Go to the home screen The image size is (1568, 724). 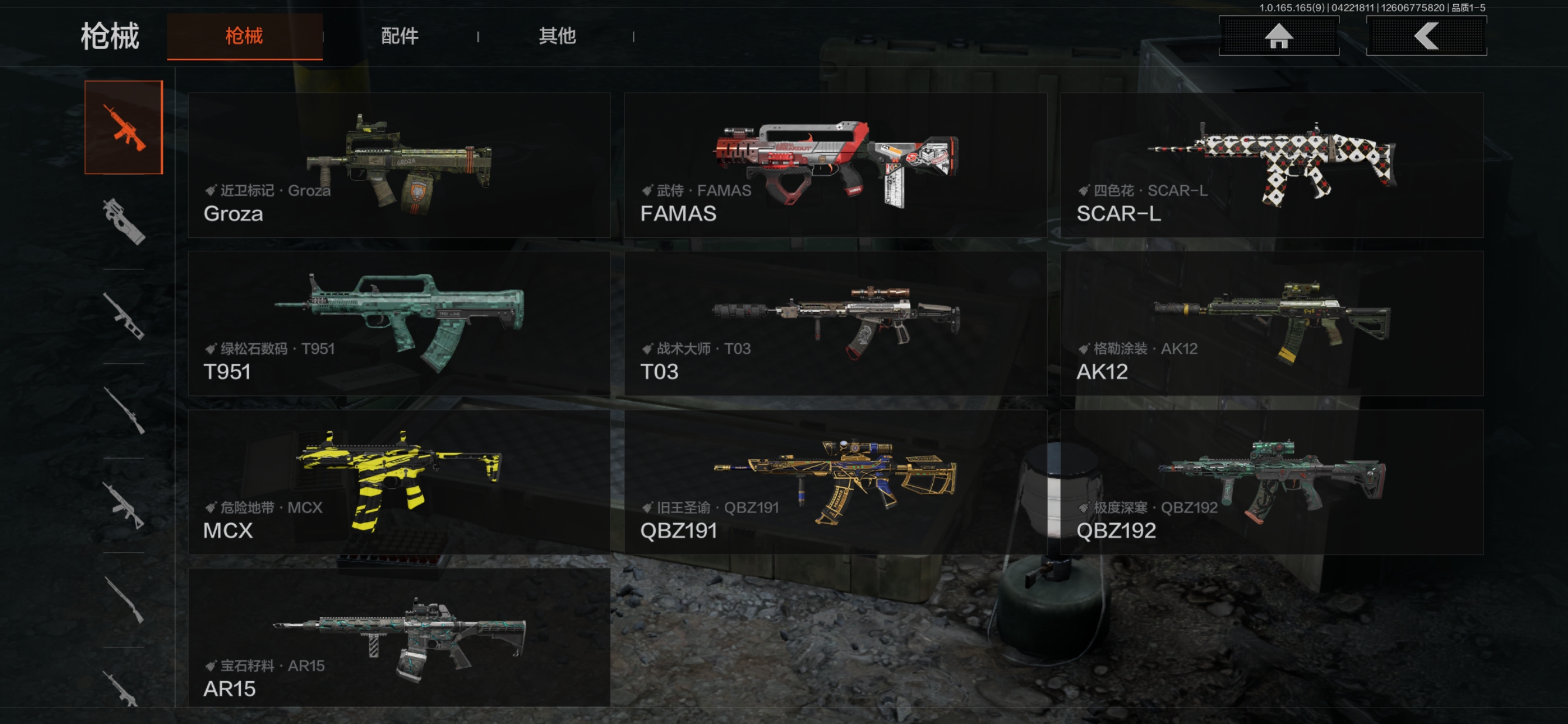[x=1279, y=36]
